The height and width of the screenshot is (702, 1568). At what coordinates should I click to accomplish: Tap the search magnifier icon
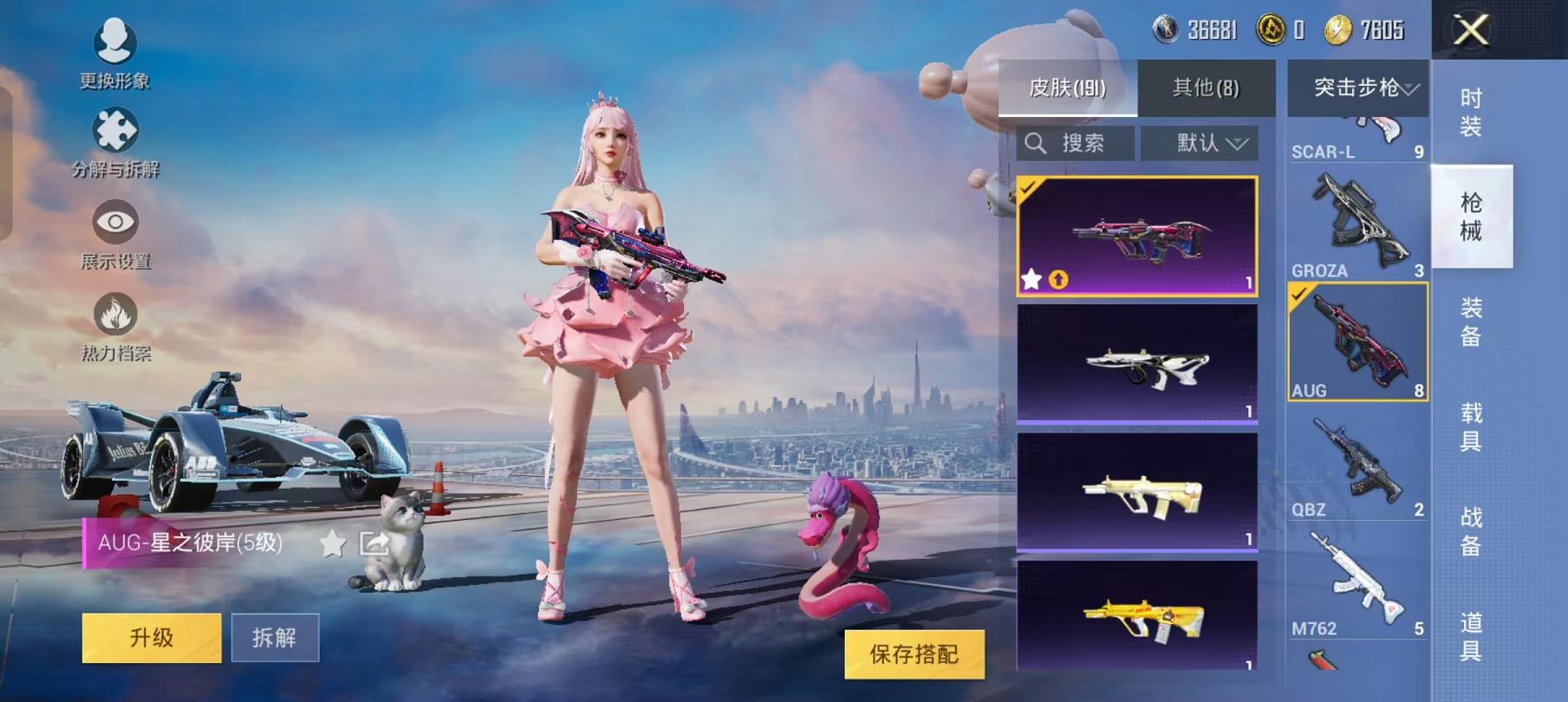tap(1037, 143)
